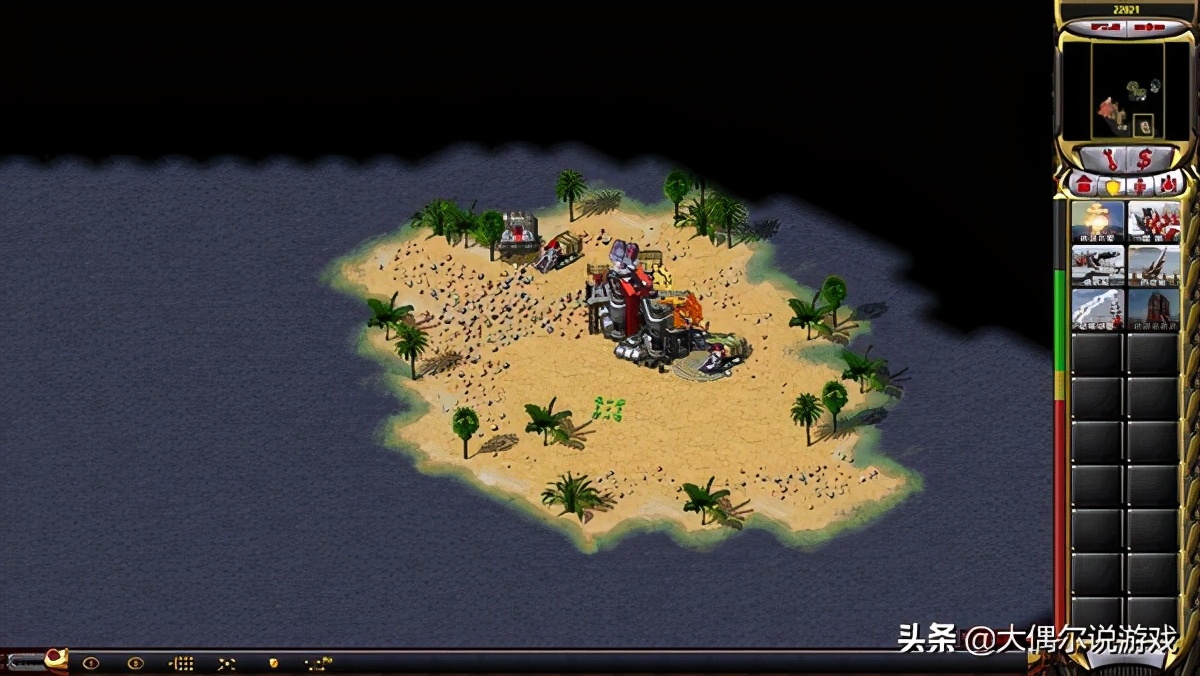Click the dotted grid command button

click(x=181, y=662)
